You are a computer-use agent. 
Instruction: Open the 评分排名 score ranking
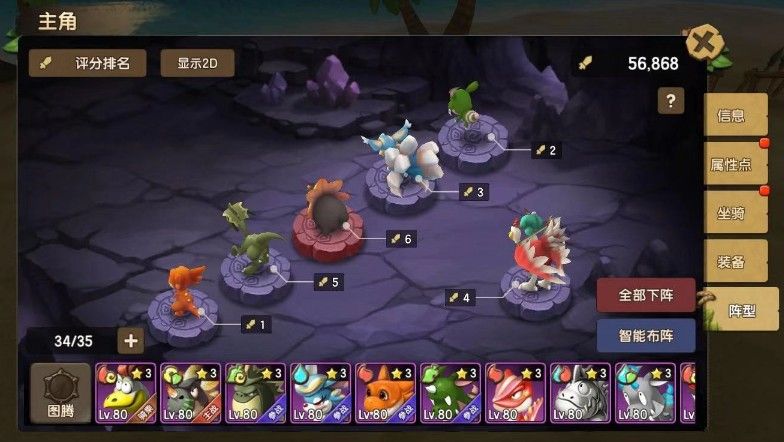click(x=87, y=63)
